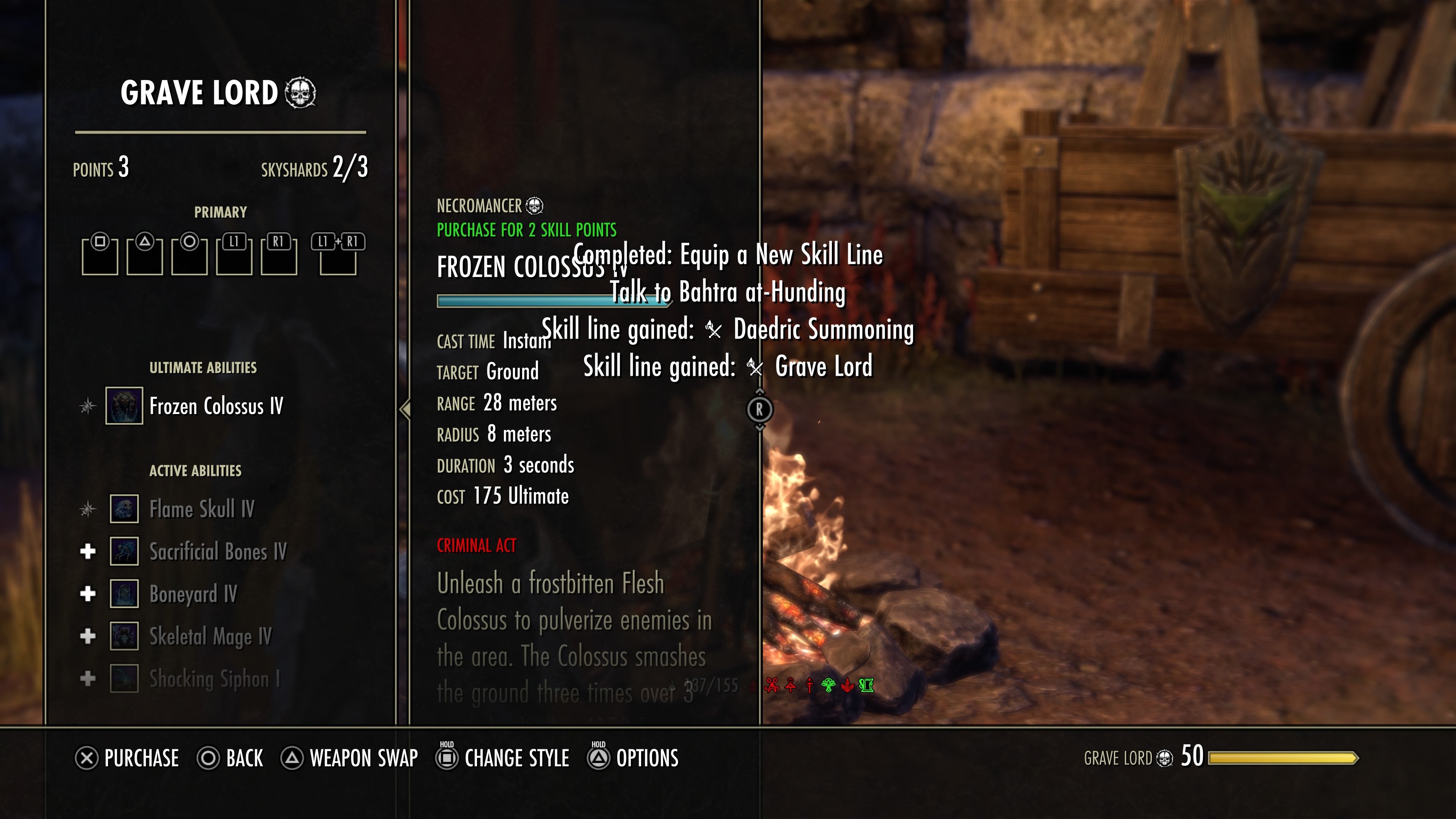Choose the Flame Skull IV ability

click(x=202, y=509)
